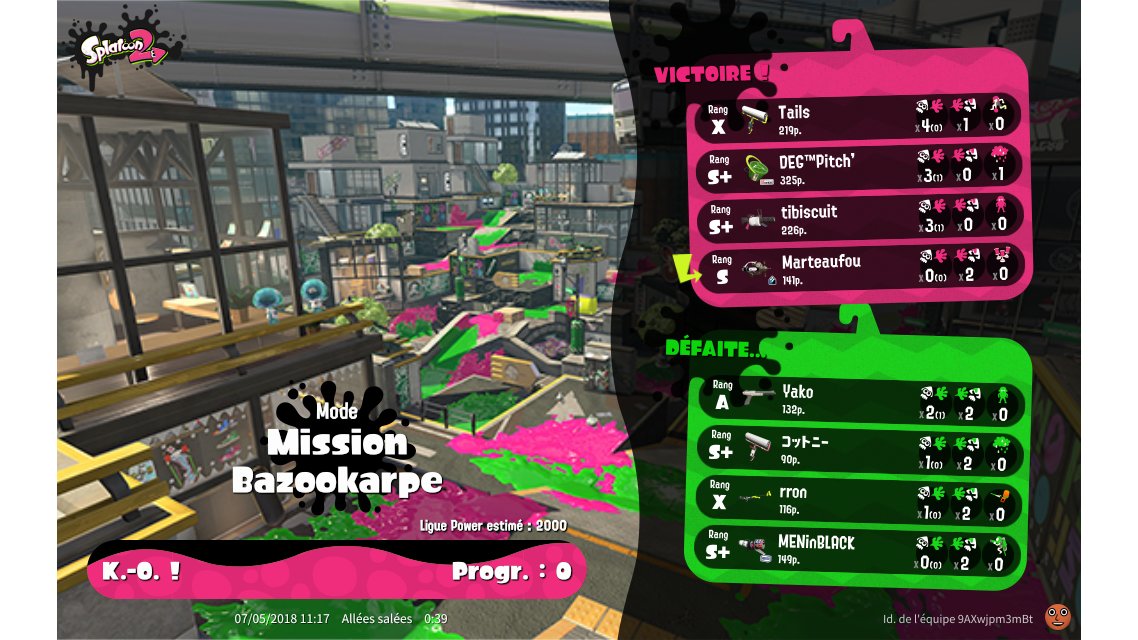Choose the コットニー player row

coord(858,449)
